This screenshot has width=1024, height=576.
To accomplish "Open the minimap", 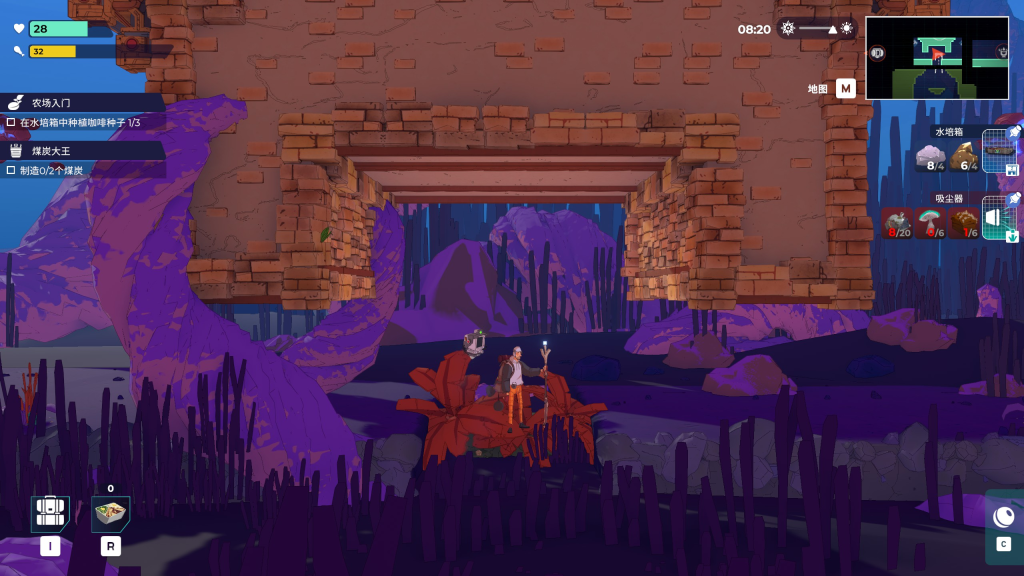I will pyautogui.click(x=936, y=57).
